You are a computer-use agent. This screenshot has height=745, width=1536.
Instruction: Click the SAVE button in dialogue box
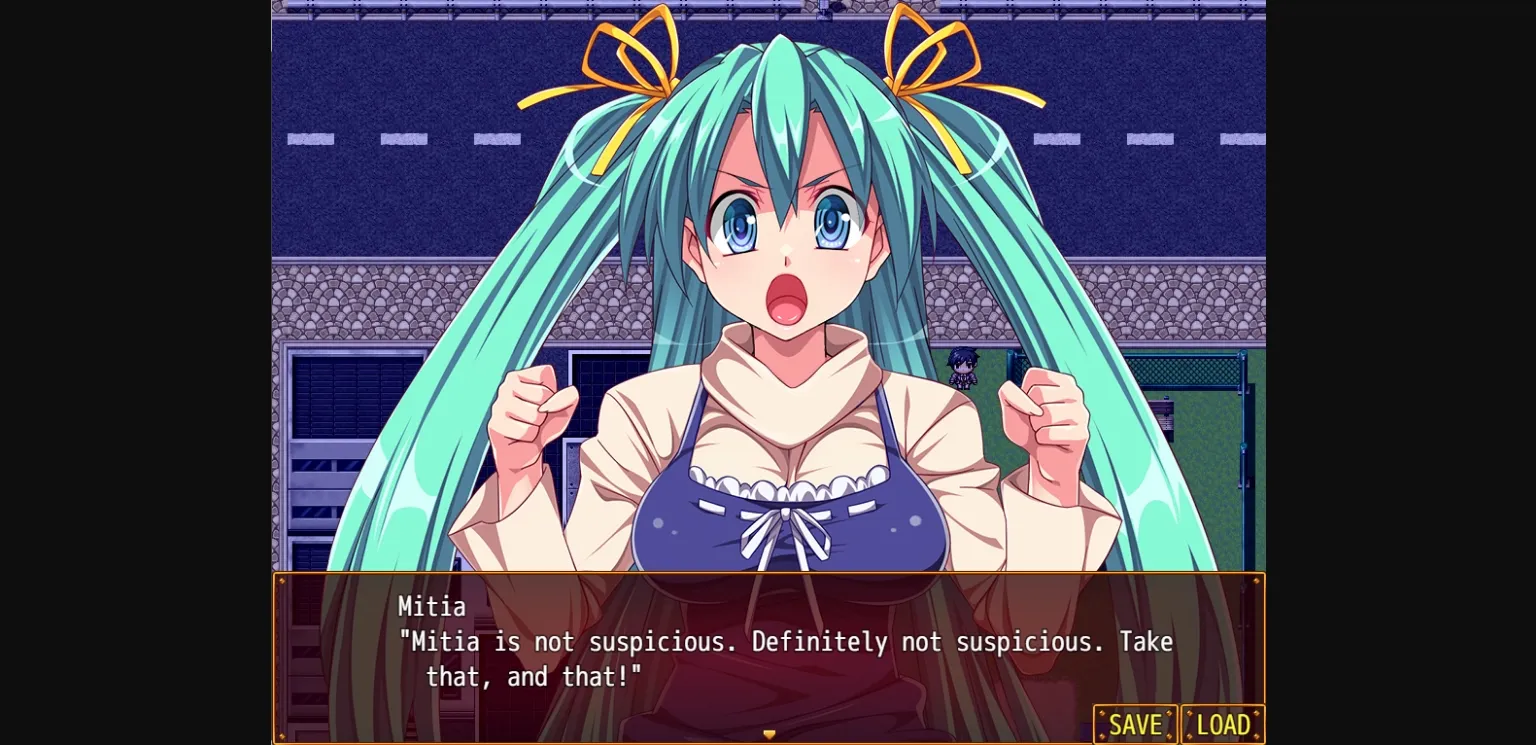(1135, 724)
